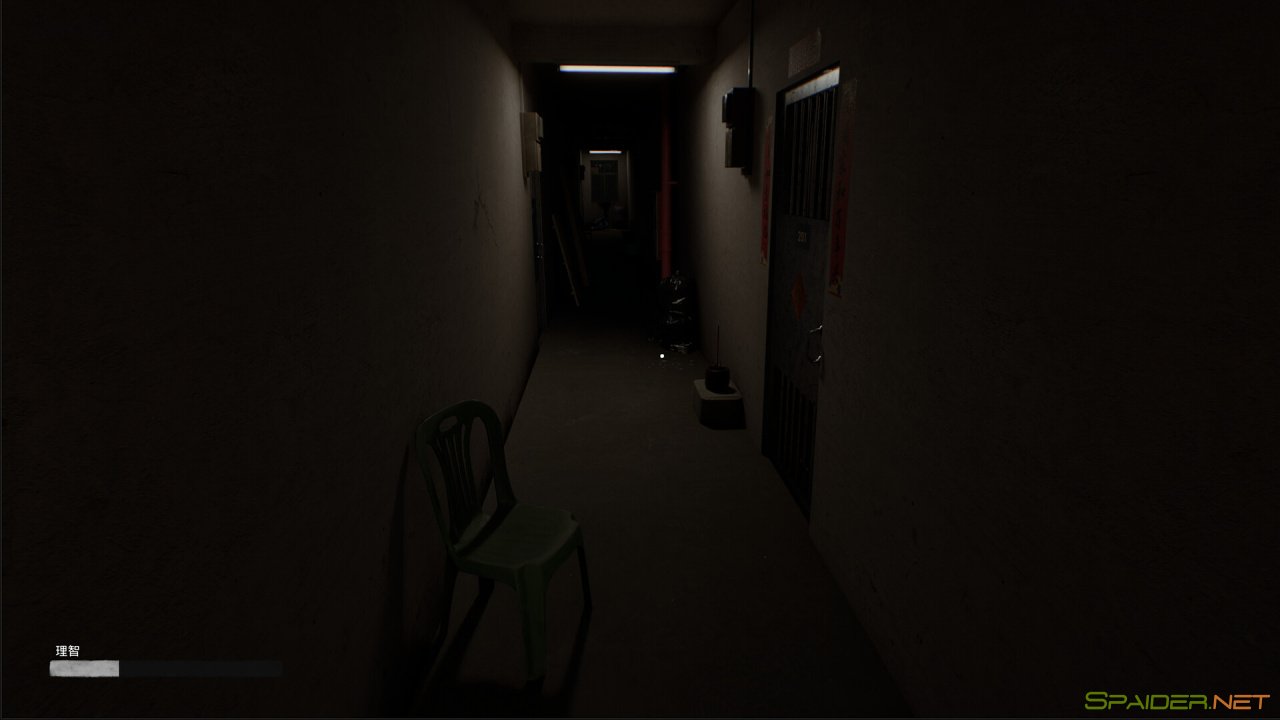The width and height of the screenshot is (1280, 720).
Task: Click the glowing white orb on the floor
Action: tap(661, 357)
